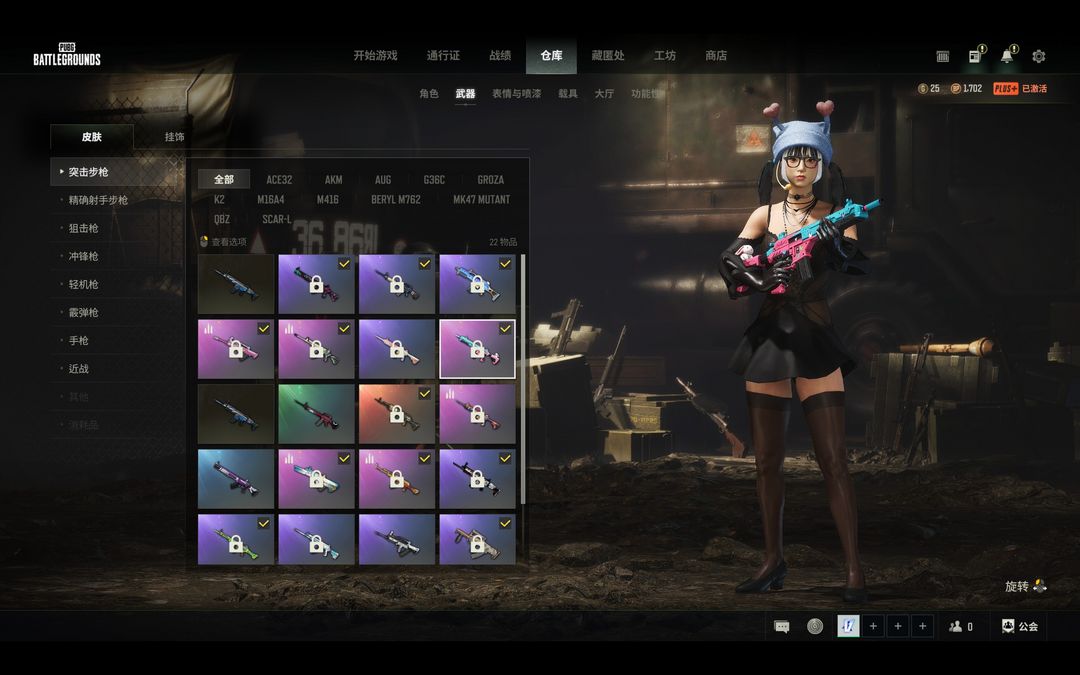
Task: Show the 表情与喷漆 emotes and sprays section
Action: point(516,94)
